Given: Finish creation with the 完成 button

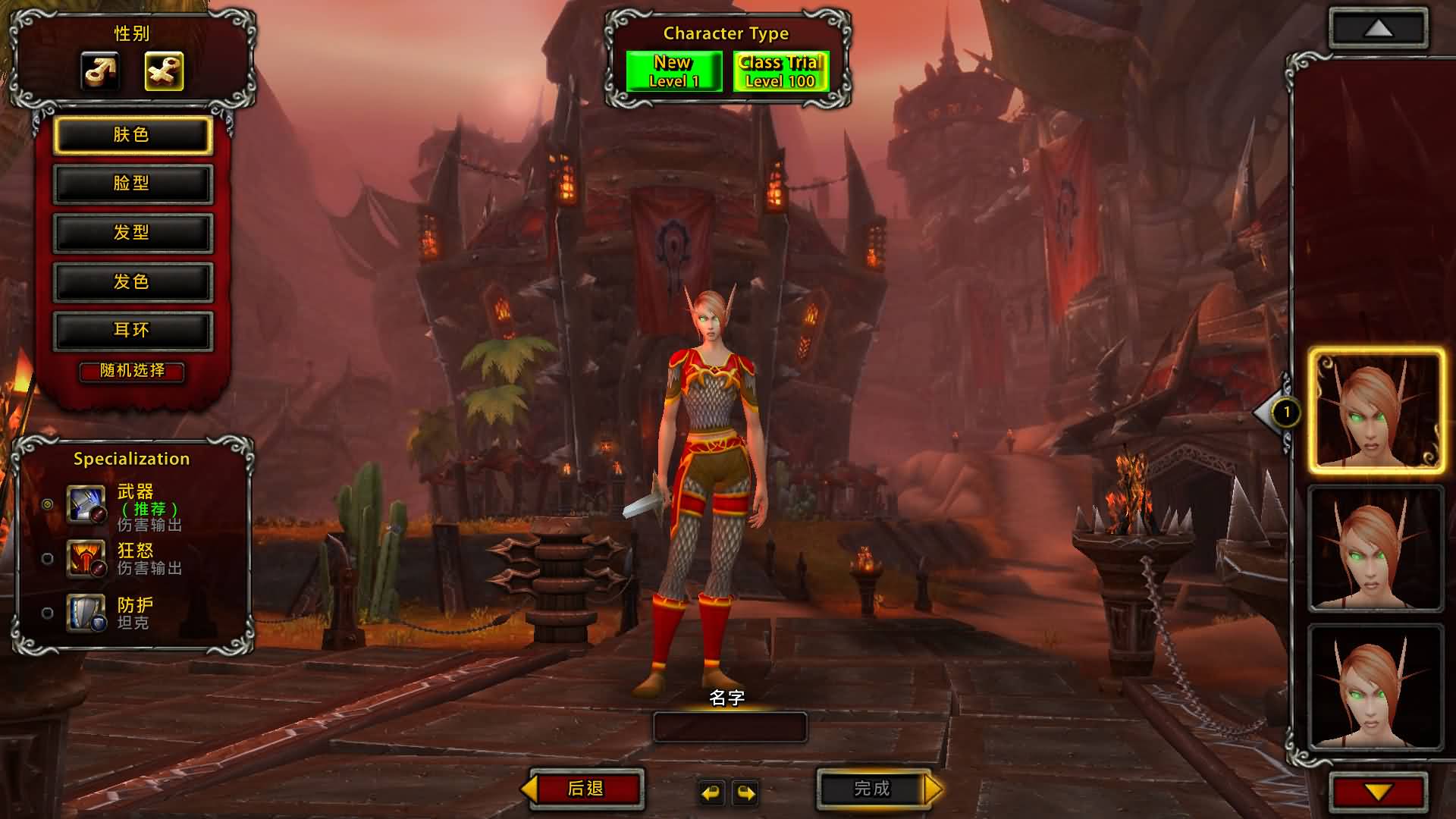Looking at the screenshot, I should [872, 789].
